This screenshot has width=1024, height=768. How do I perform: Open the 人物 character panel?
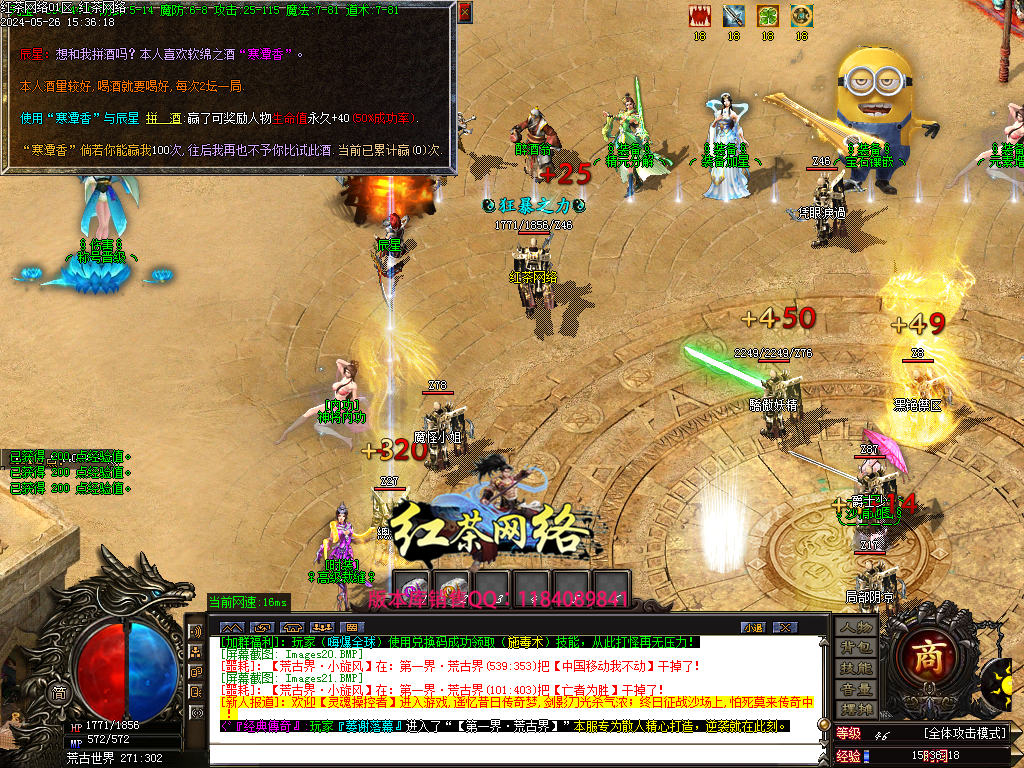(856, 626)
